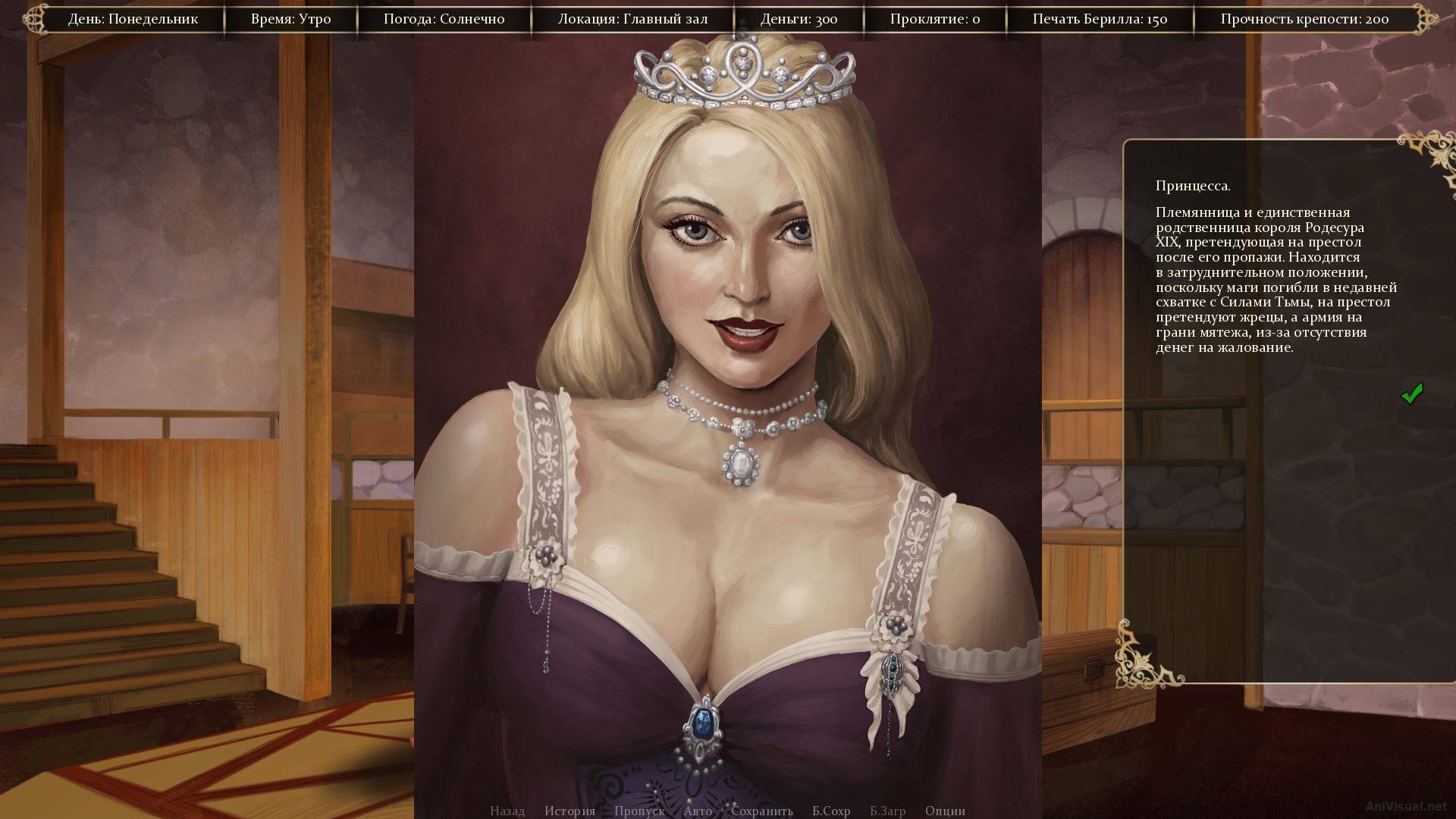Open the Опции settings menu
Screen dimensions: 1456x819
[x=945, y=811]
